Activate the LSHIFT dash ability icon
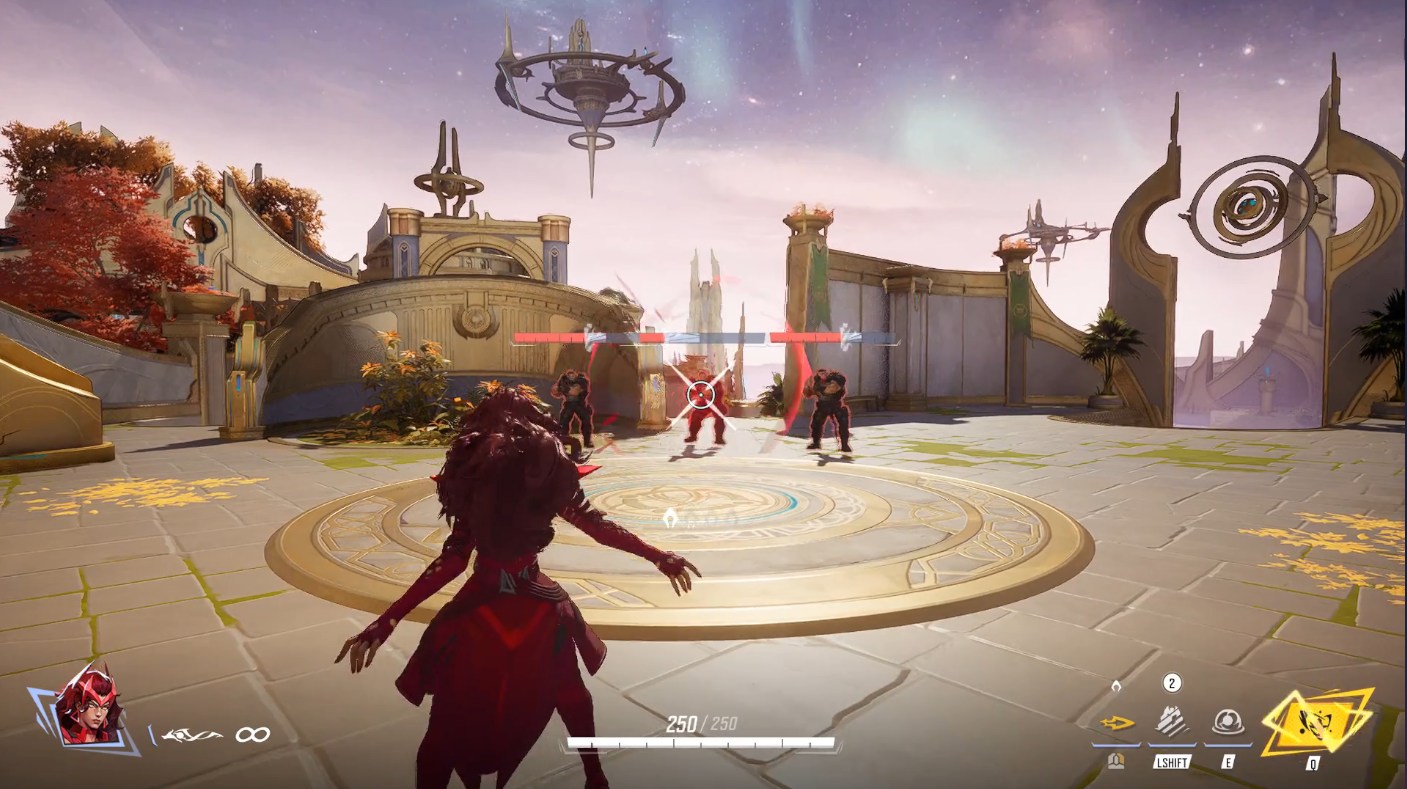Screen dimensions: 1407x789 click(x=1171, y=723)
